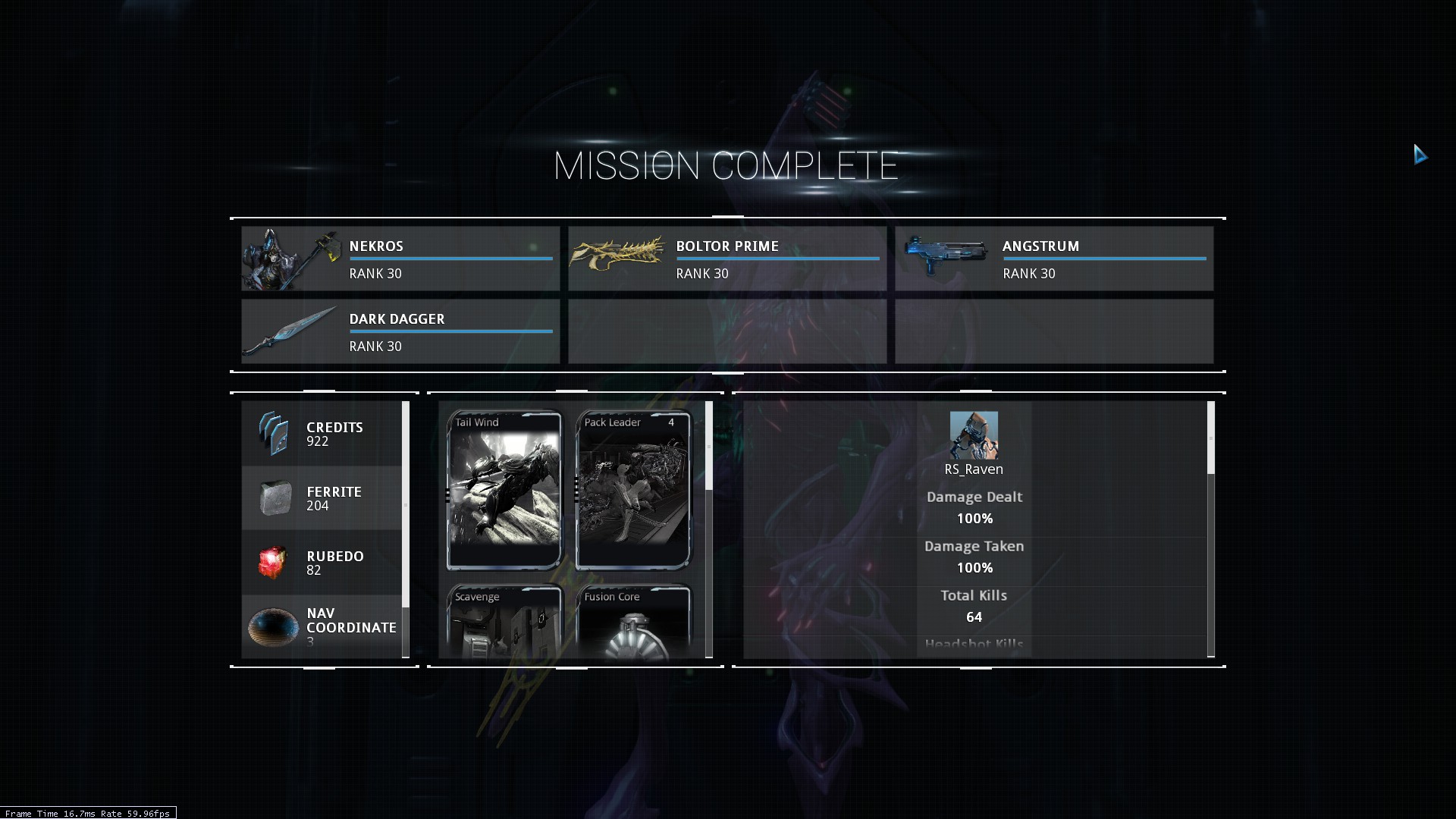Click the player stats scrollbar
Viewport: 1456px width, 819px height.
click(x=1210, y=438)
